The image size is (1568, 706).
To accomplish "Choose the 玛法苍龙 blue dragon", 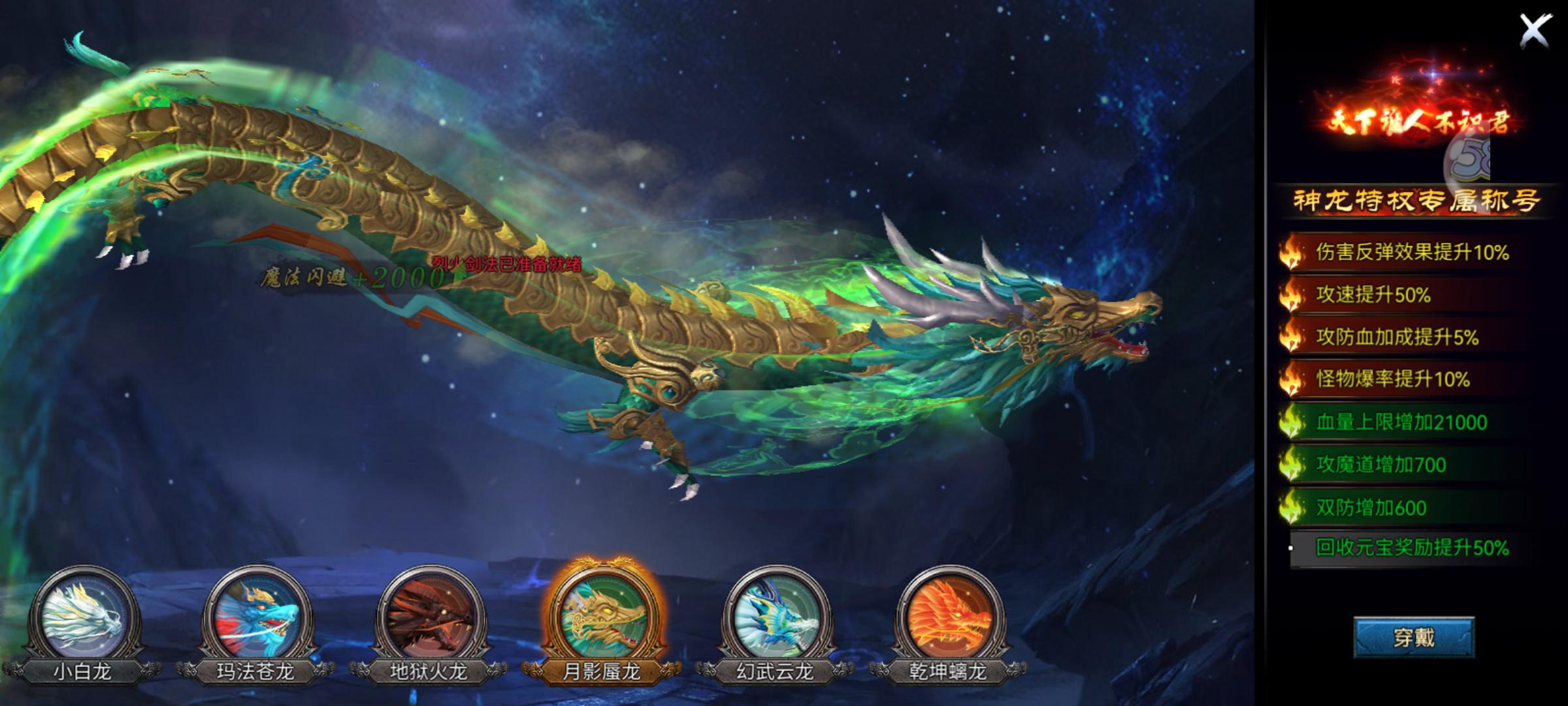I will 256,617.
